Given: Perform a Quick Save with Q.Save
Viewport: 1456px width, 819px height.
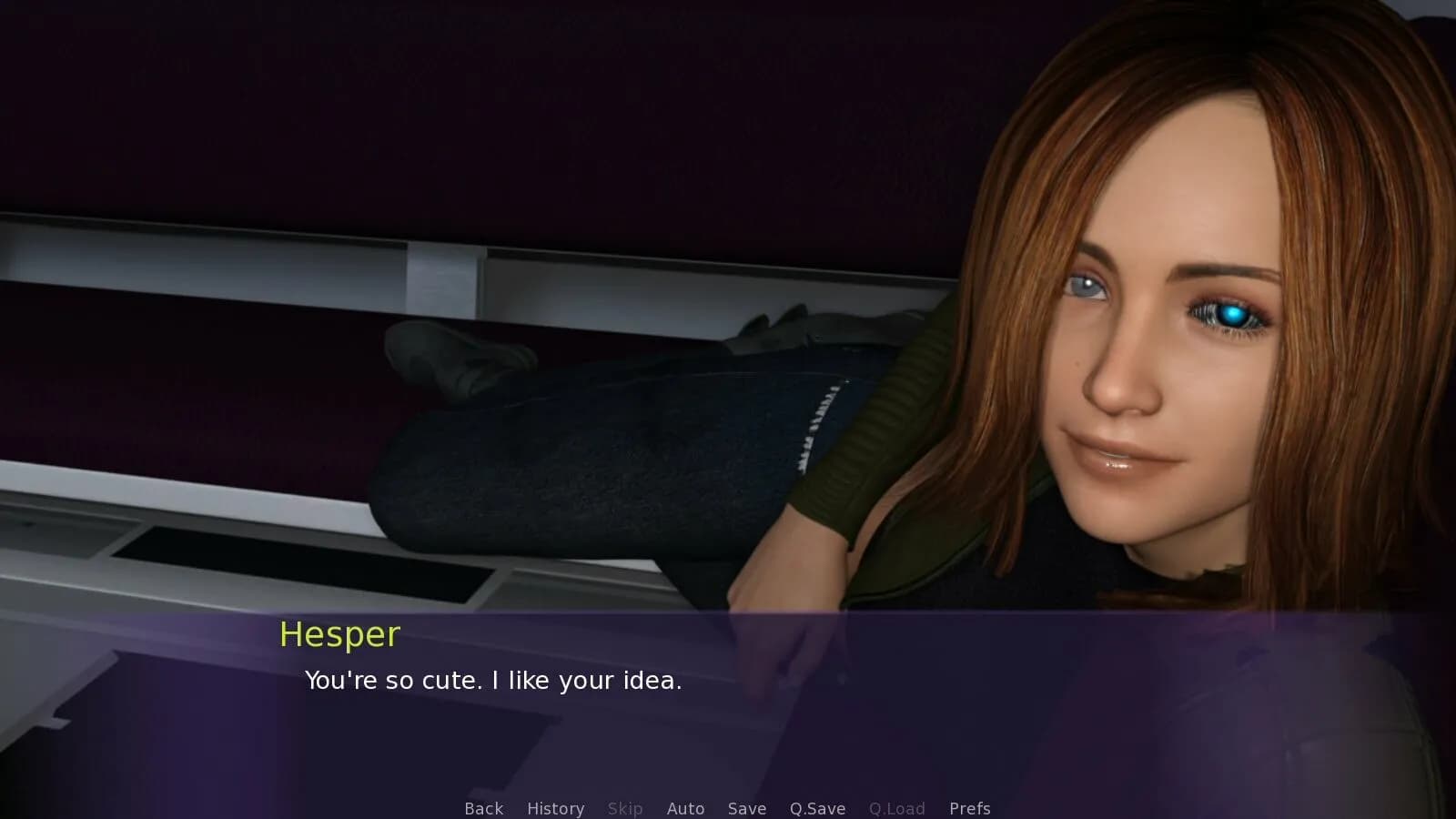Looking at the screenshot, I should pos(816,808).
